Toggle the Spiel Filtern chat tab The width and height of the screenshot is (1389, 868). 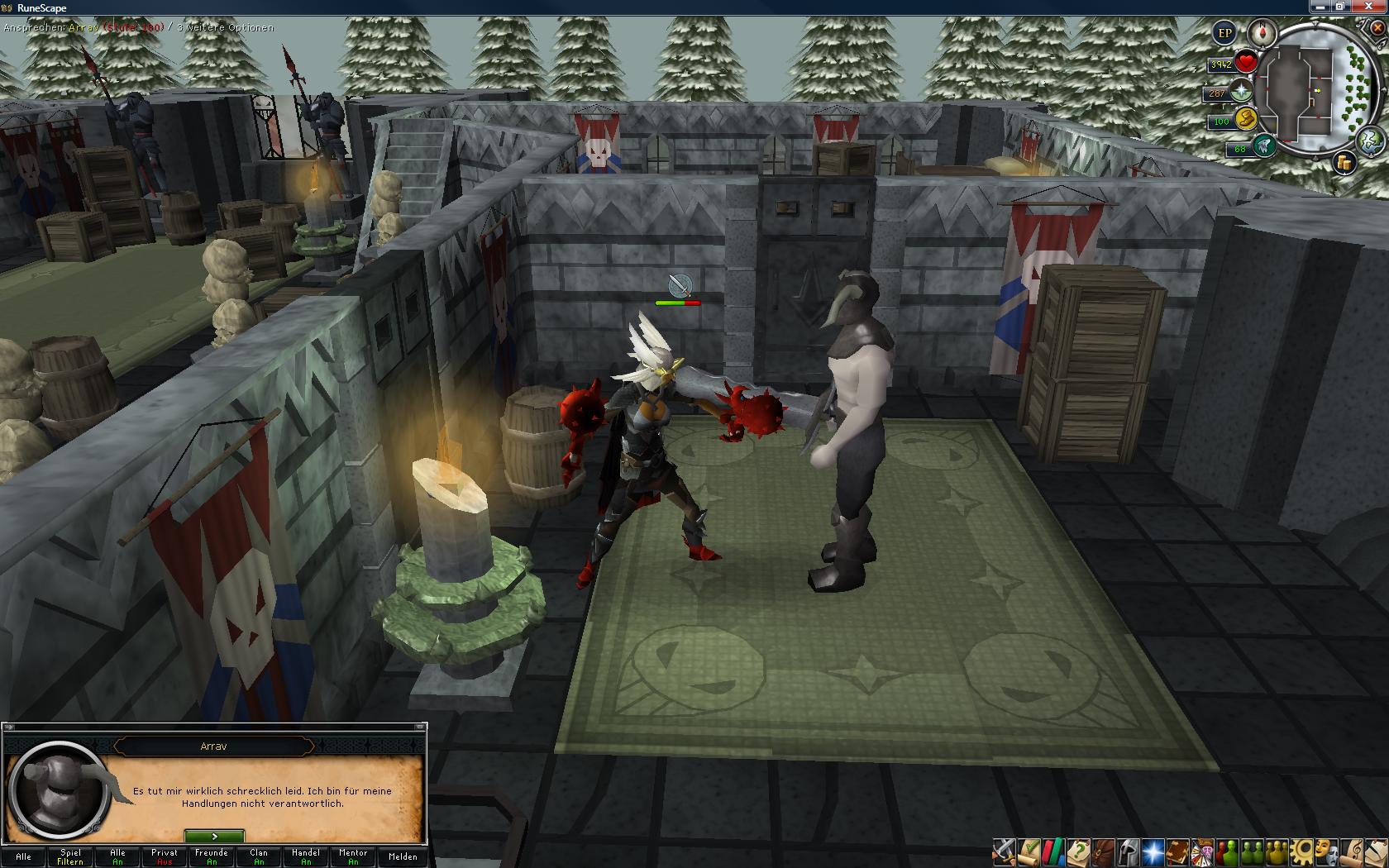(70, 856)
